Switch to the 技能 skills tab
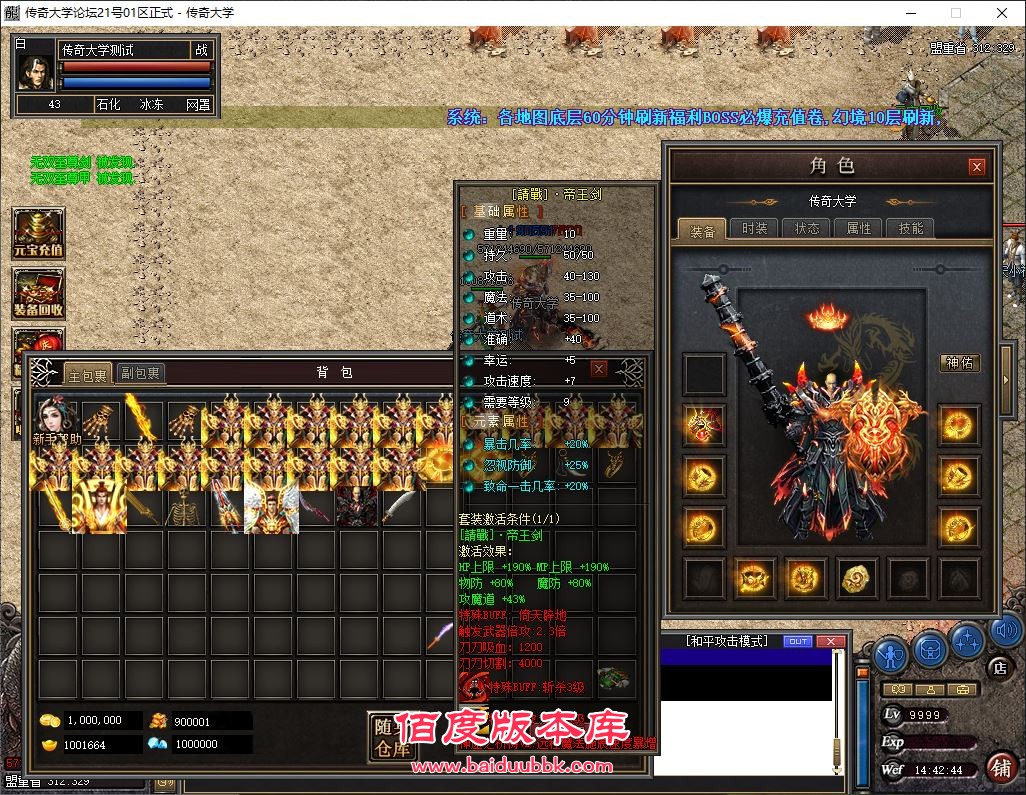 point(911,229)
